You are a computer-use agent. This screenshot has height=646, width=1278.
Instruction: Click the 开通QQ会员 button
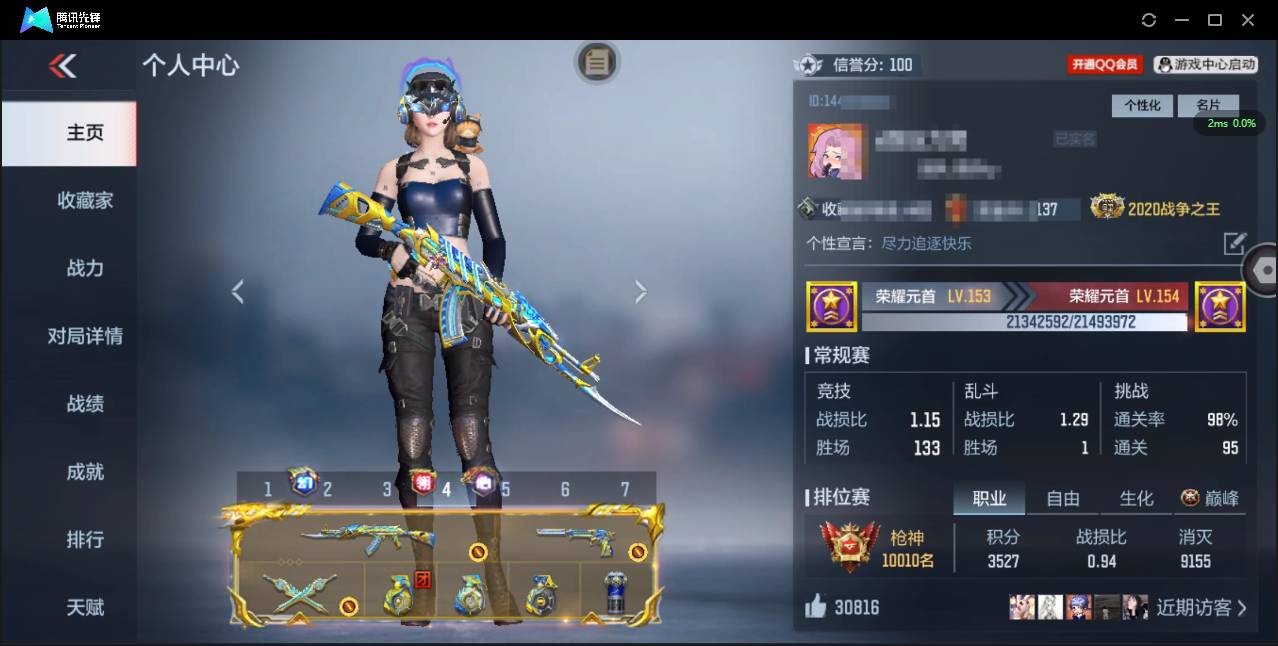(x=1105, y=65)
